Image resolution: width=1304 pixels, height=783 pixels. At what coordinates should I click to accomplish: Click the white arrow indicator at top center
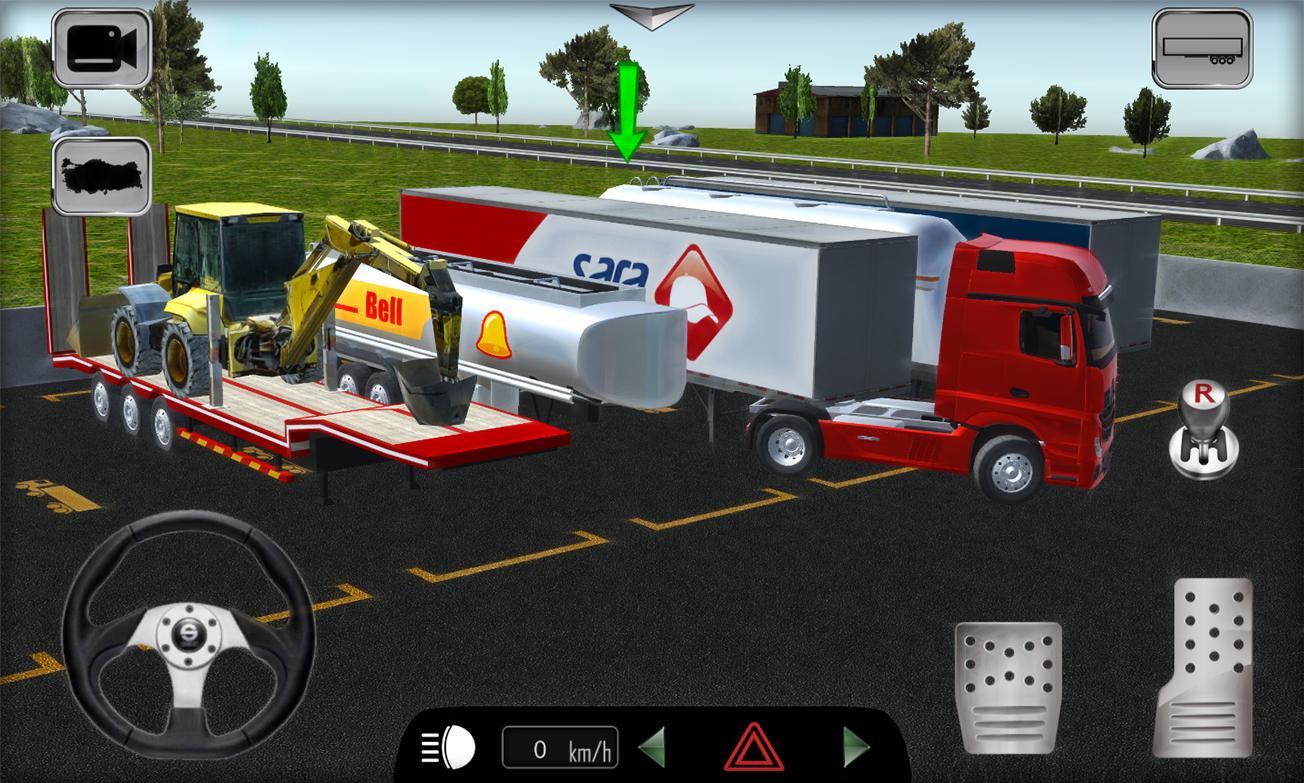pos(652,13)
